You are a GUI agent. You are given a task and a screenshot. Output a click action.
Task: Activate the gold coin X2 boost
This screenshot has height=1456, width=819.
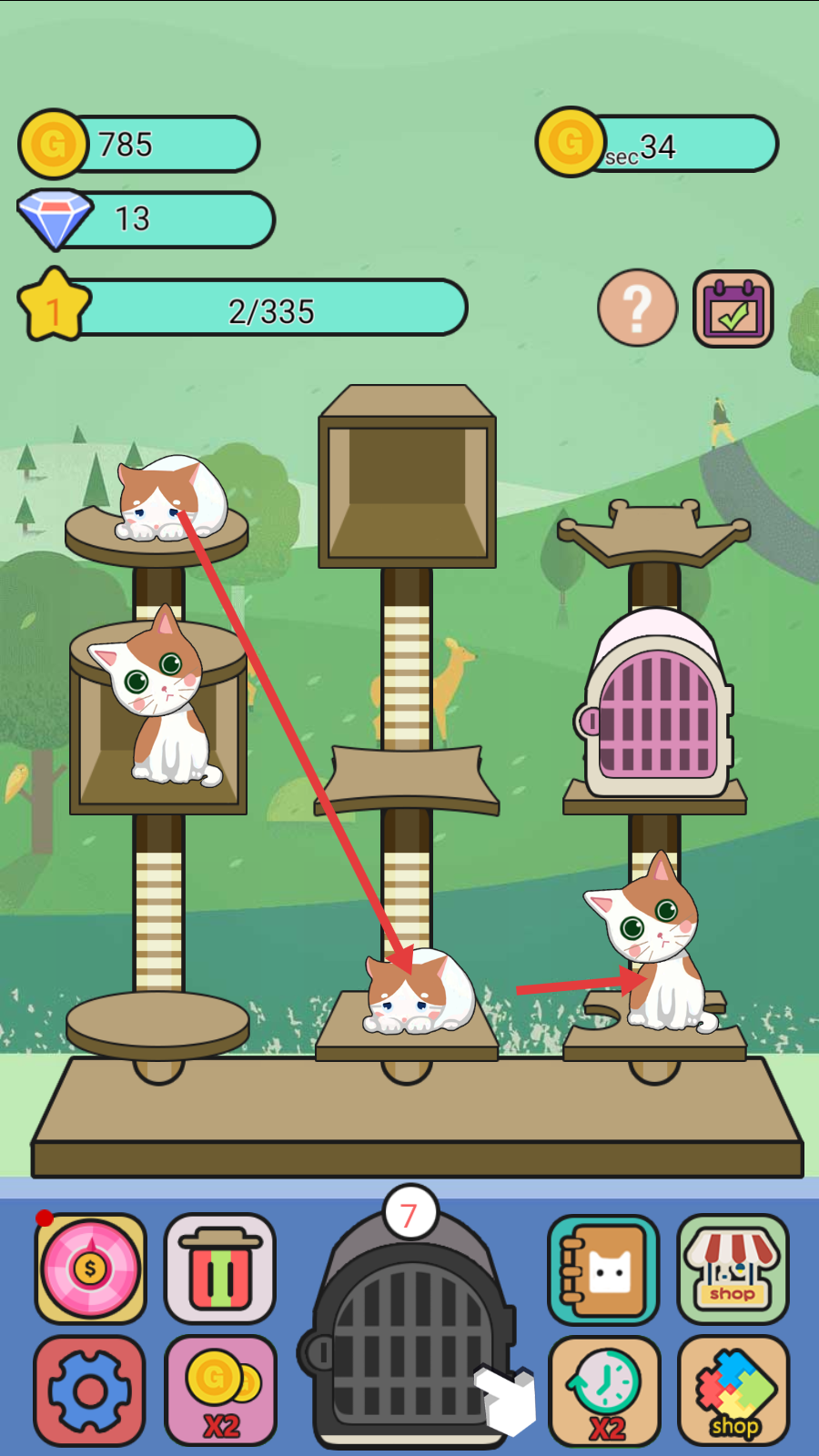[221, 1390]
